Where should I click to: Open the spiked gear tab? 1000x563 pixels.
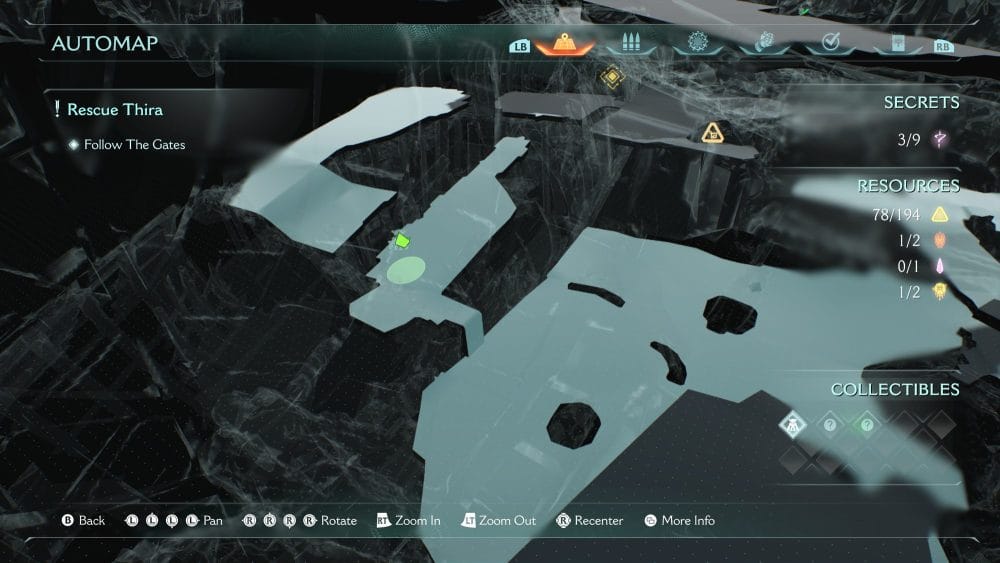tap(697, 43)
